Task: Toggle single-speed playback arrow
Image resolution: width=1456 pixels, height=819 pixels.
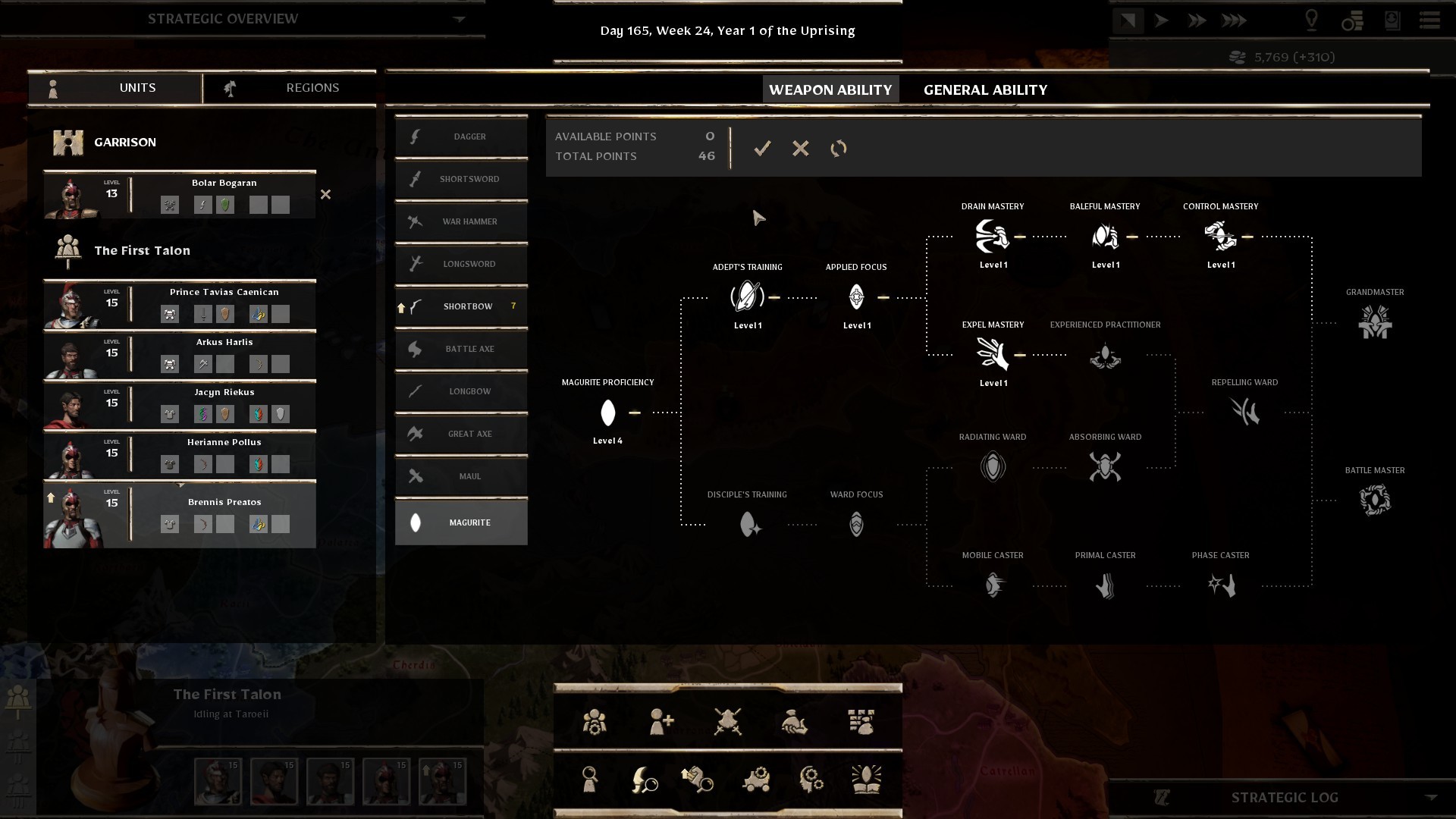Action: (x=1163, y=20)
